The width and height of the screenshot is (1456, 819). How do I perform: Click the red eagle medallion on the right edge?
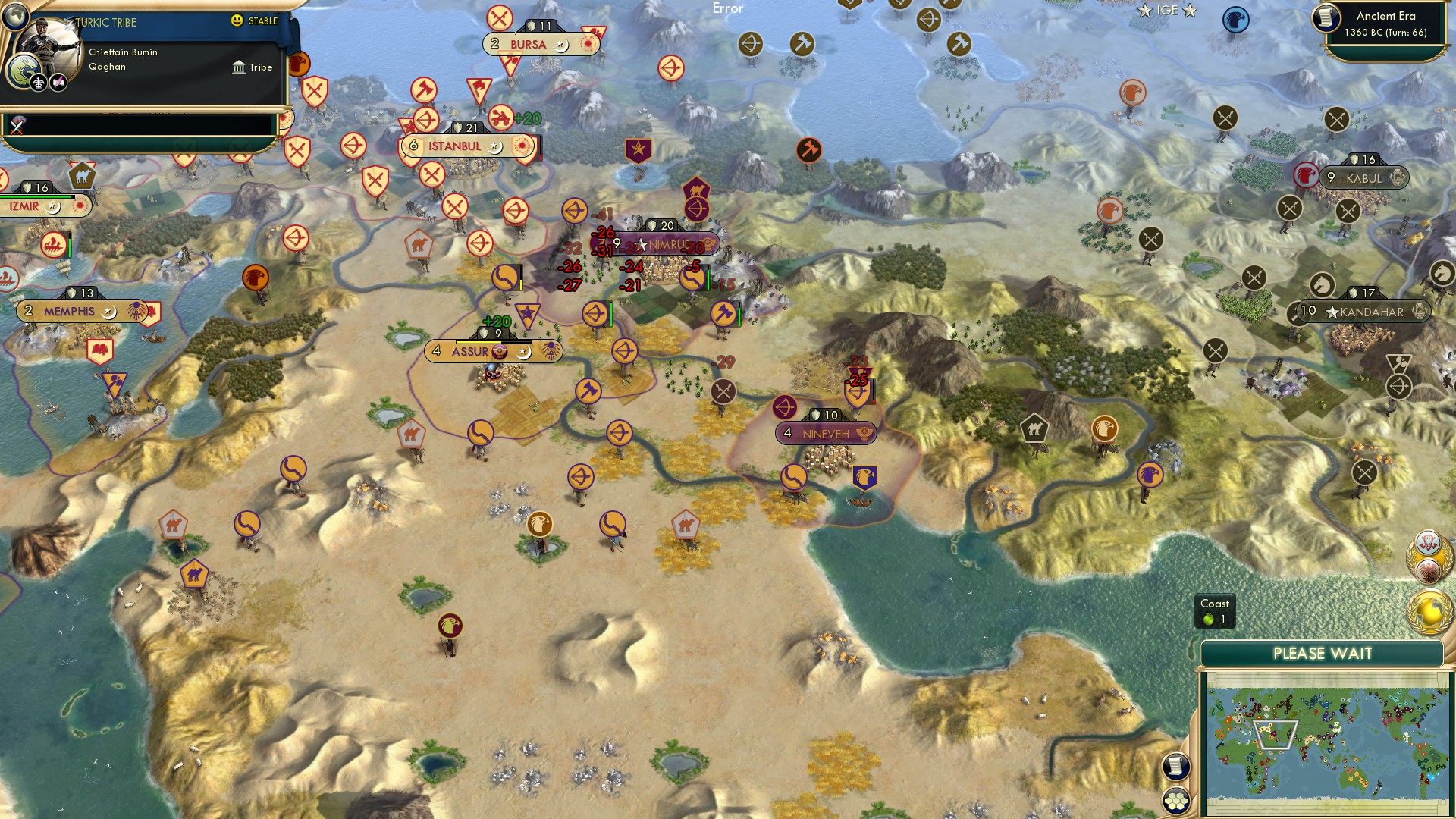[x=1429, y=569]
